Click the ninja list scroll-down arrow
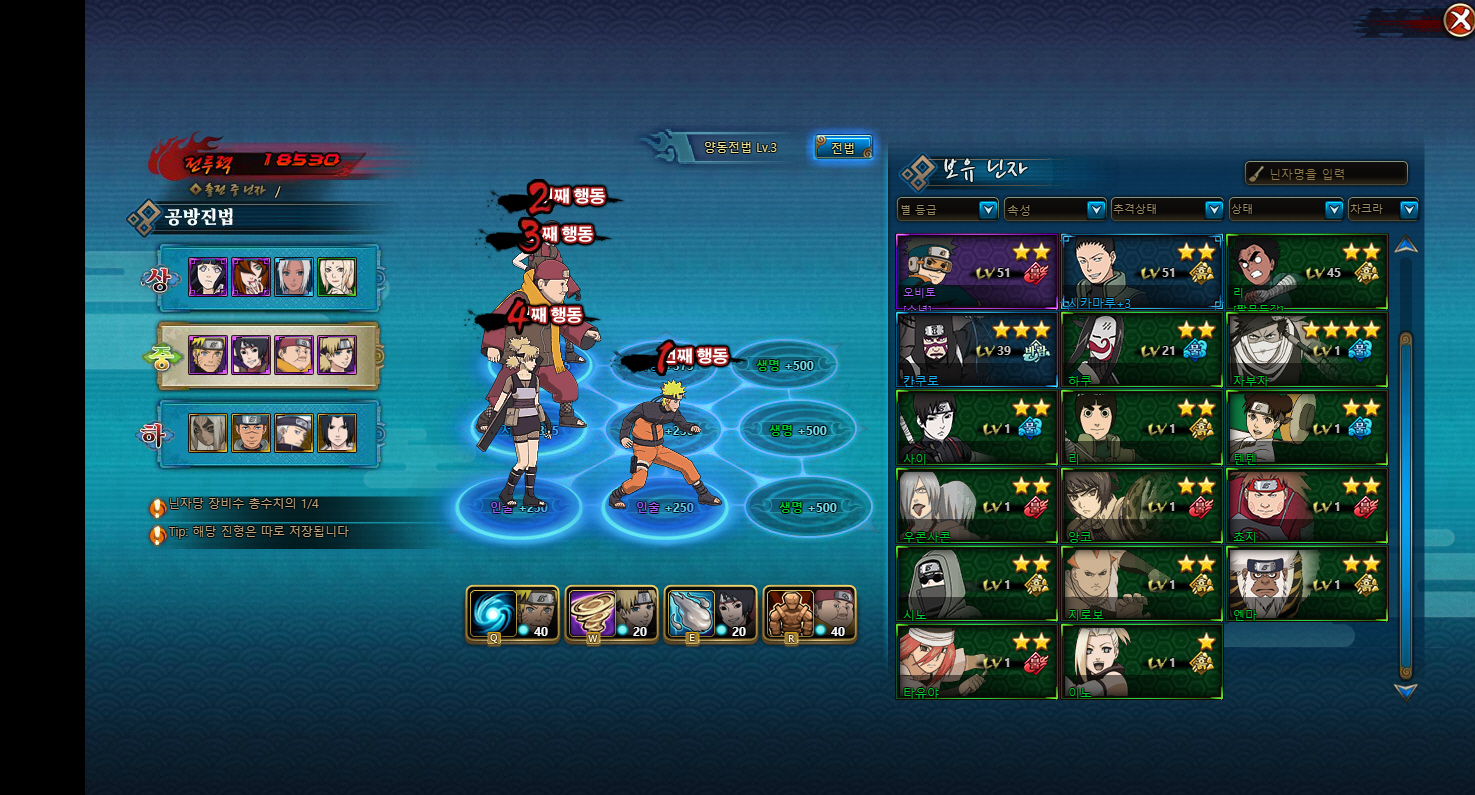 pos(1406,690)
